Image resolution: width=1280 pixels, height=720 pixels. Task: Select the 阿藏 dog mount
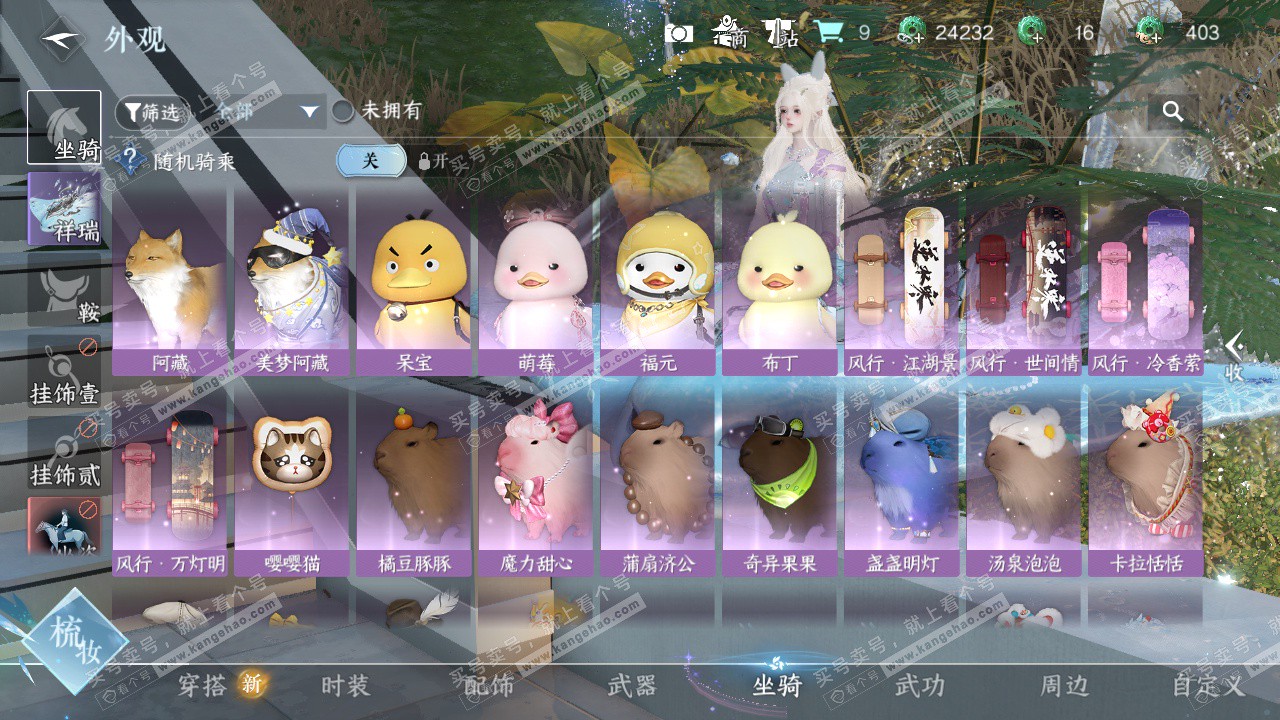click(x=170, y=285)
